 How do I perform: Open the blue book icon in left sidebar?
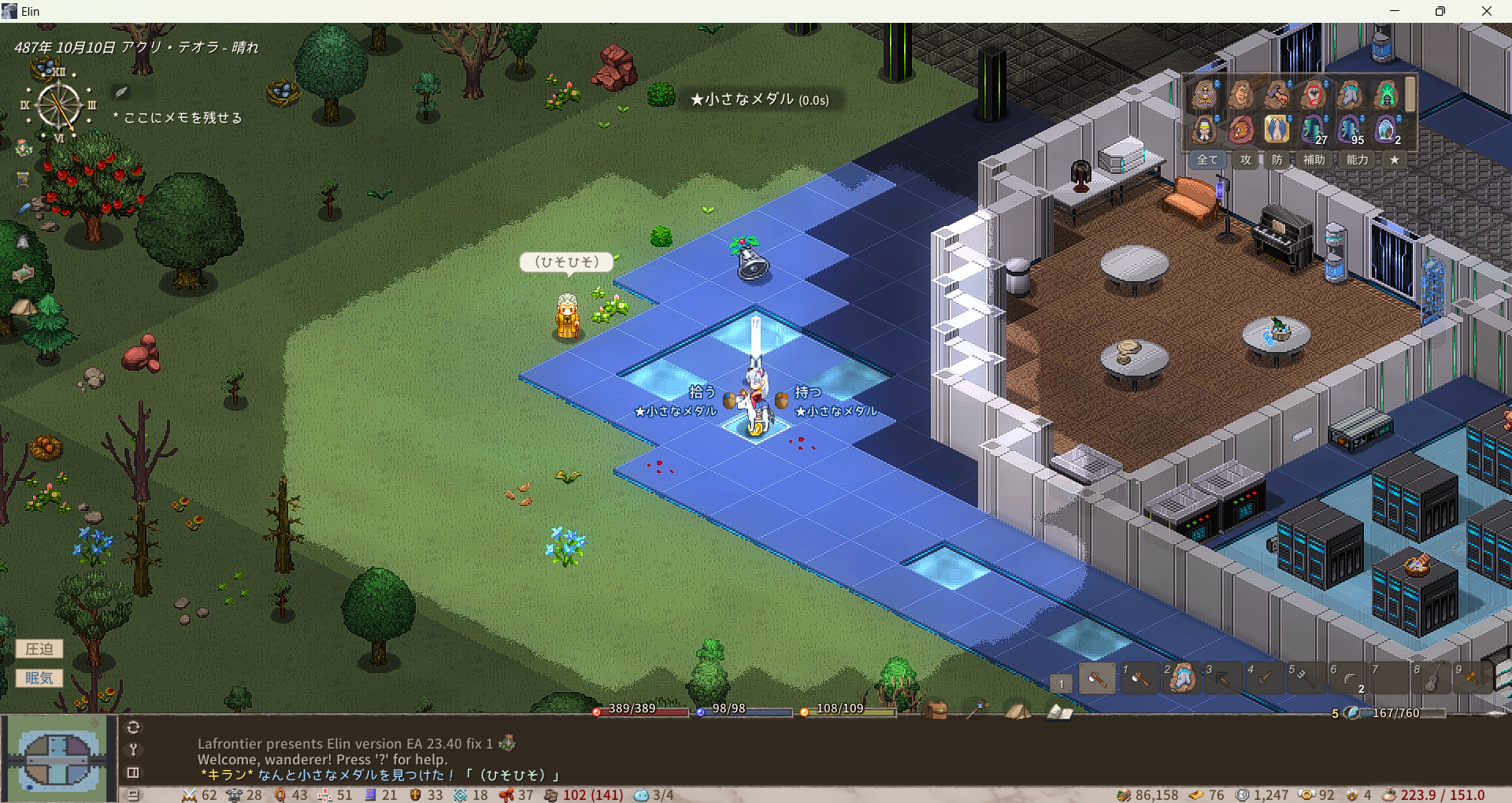[24, 179]
